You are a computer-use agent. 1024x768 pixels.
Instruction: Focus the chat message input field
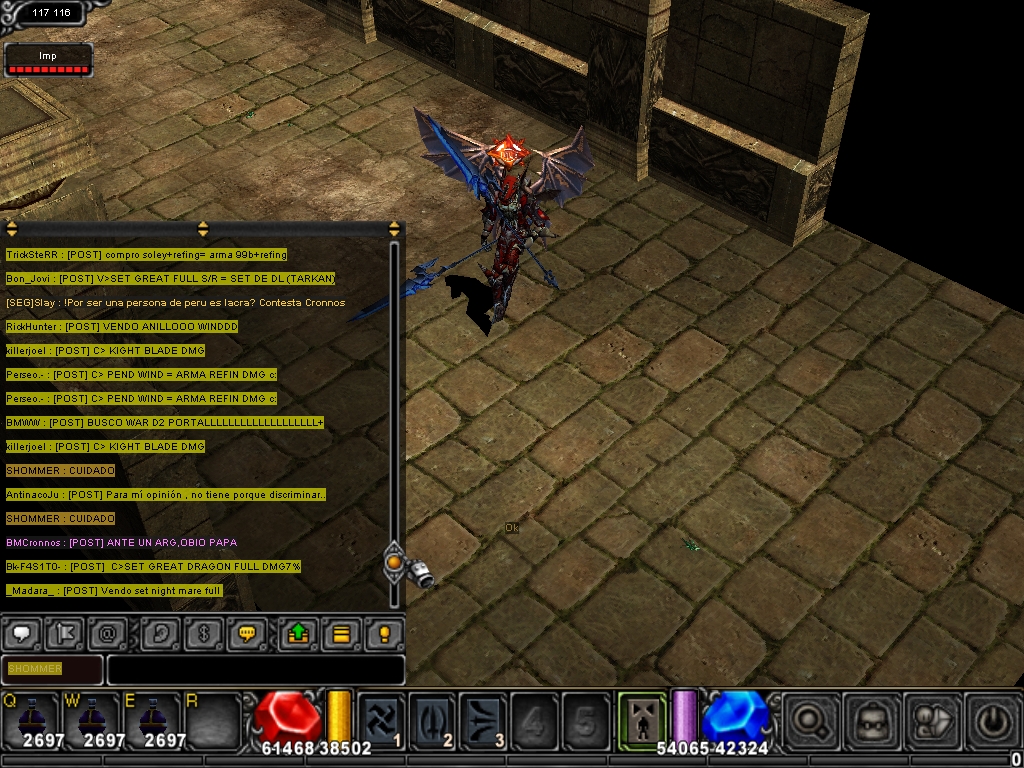coord(255,669)
